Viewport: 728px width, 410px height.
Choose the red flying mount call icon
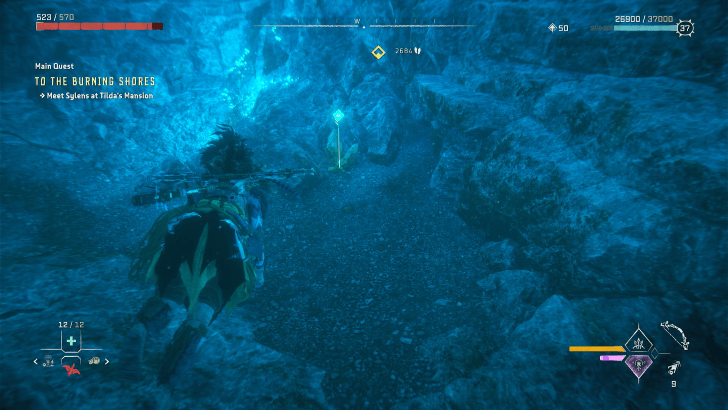[71, 367]
